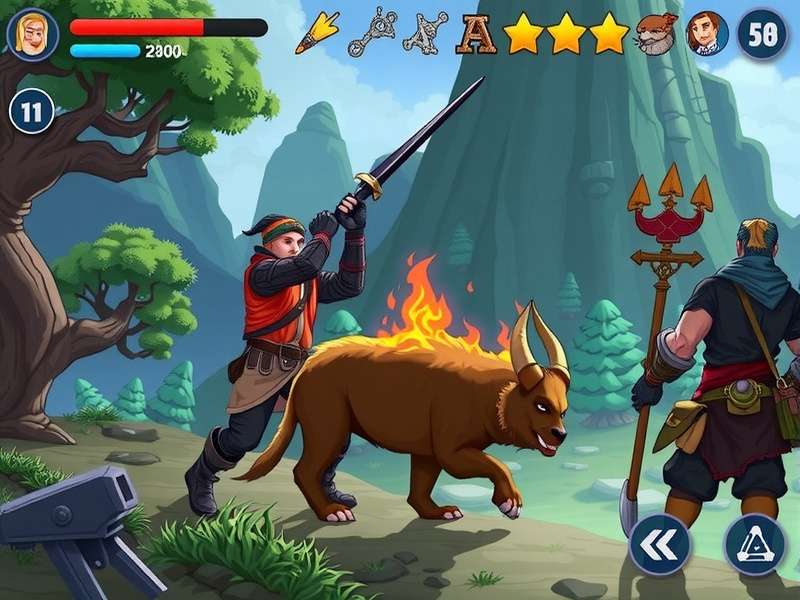
Task: Choose the brown-haired character portrait
Action: point(706,34)
